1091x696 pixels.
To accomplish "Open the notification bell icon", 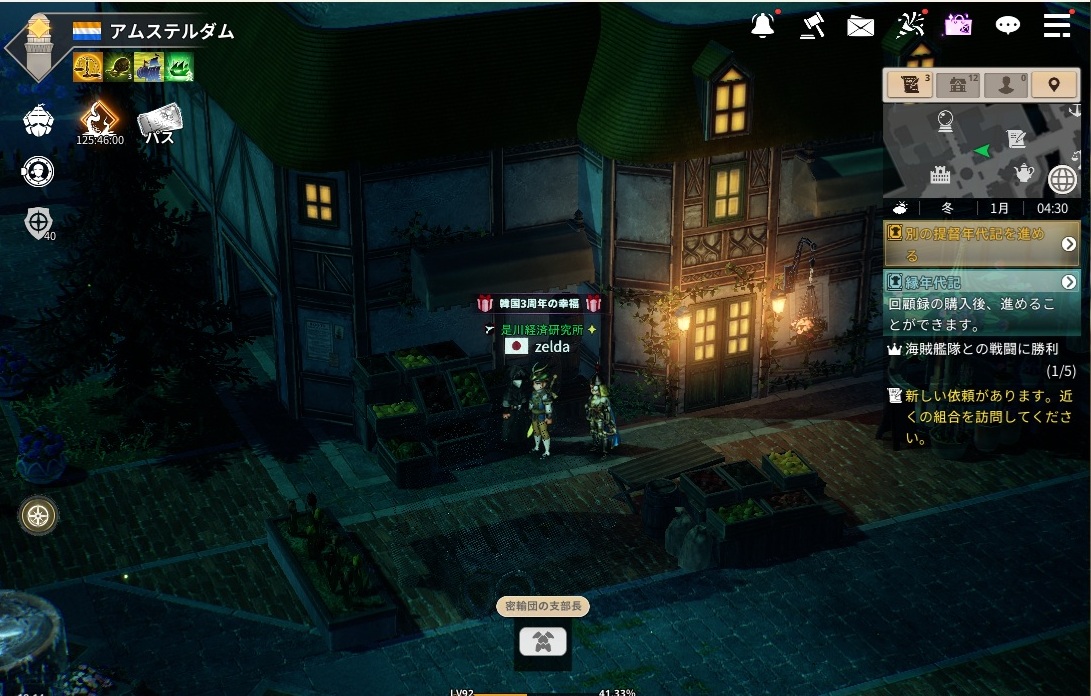I will [763, 26].
